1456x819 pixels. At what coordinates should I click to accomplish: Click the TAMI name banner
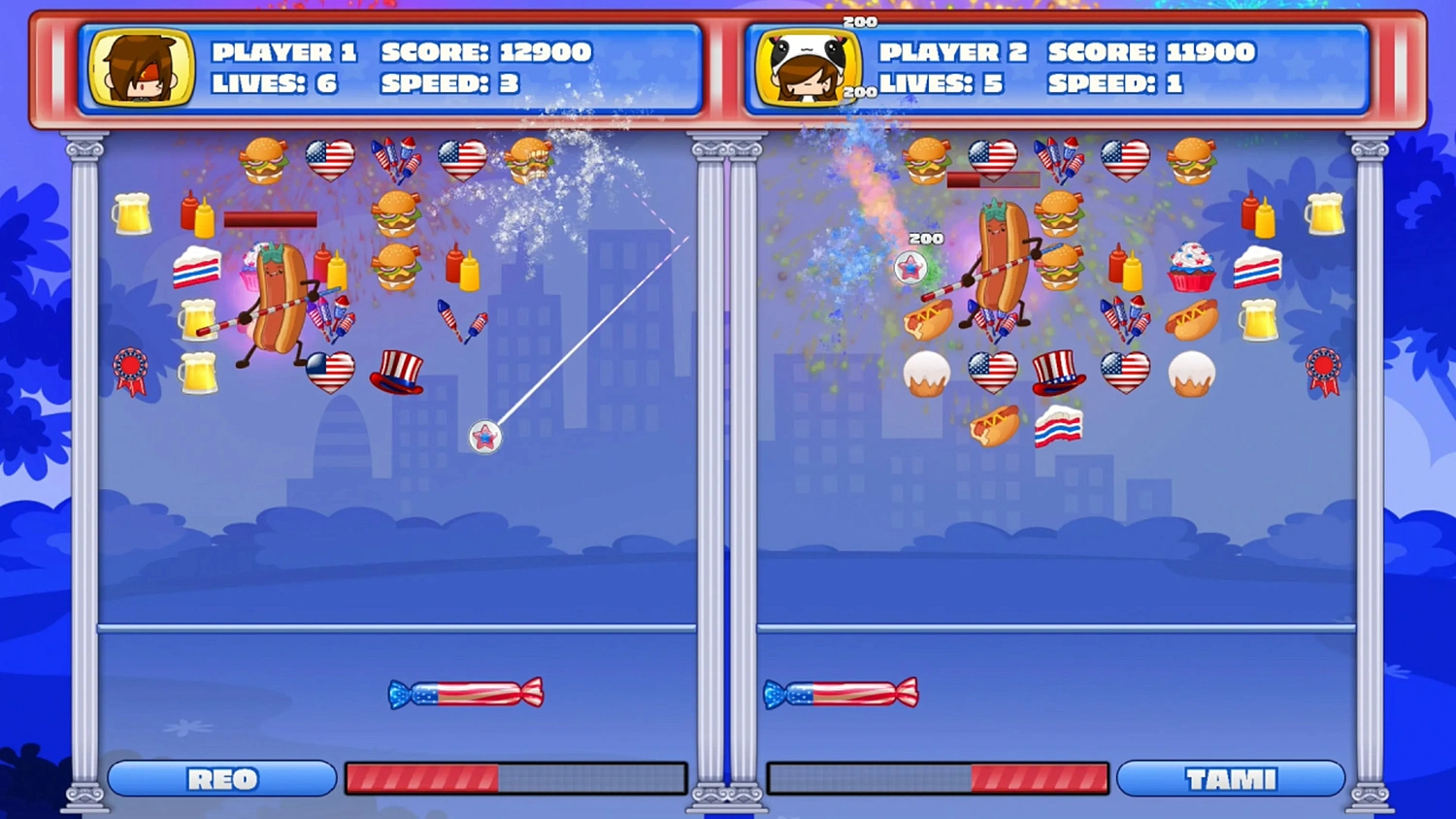click(x=1232, y=778)
